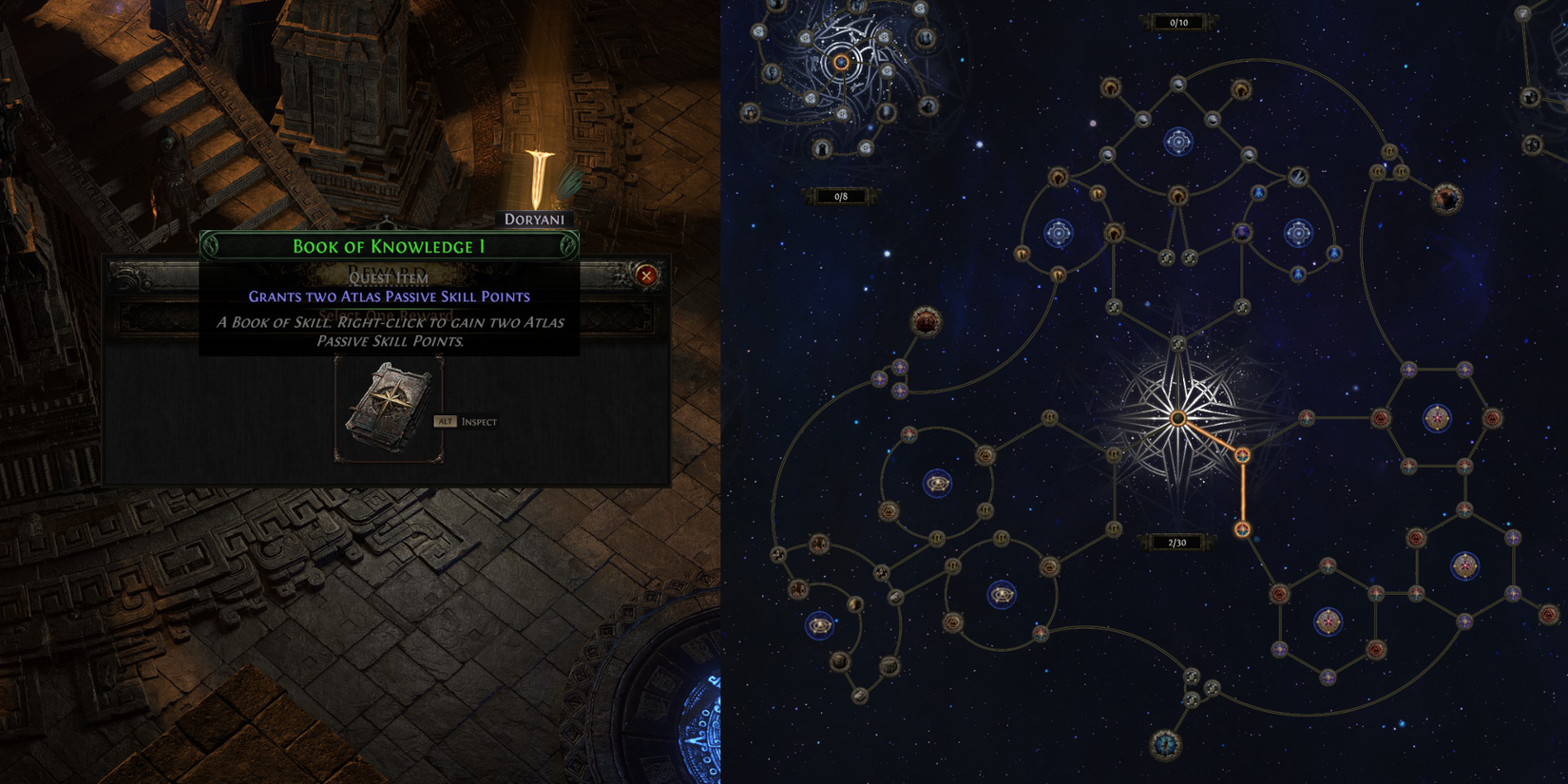1568x784 pixels.
Task: Select the orange-highlighted center node of the top-left cluster
Action: tap(841, 62)
